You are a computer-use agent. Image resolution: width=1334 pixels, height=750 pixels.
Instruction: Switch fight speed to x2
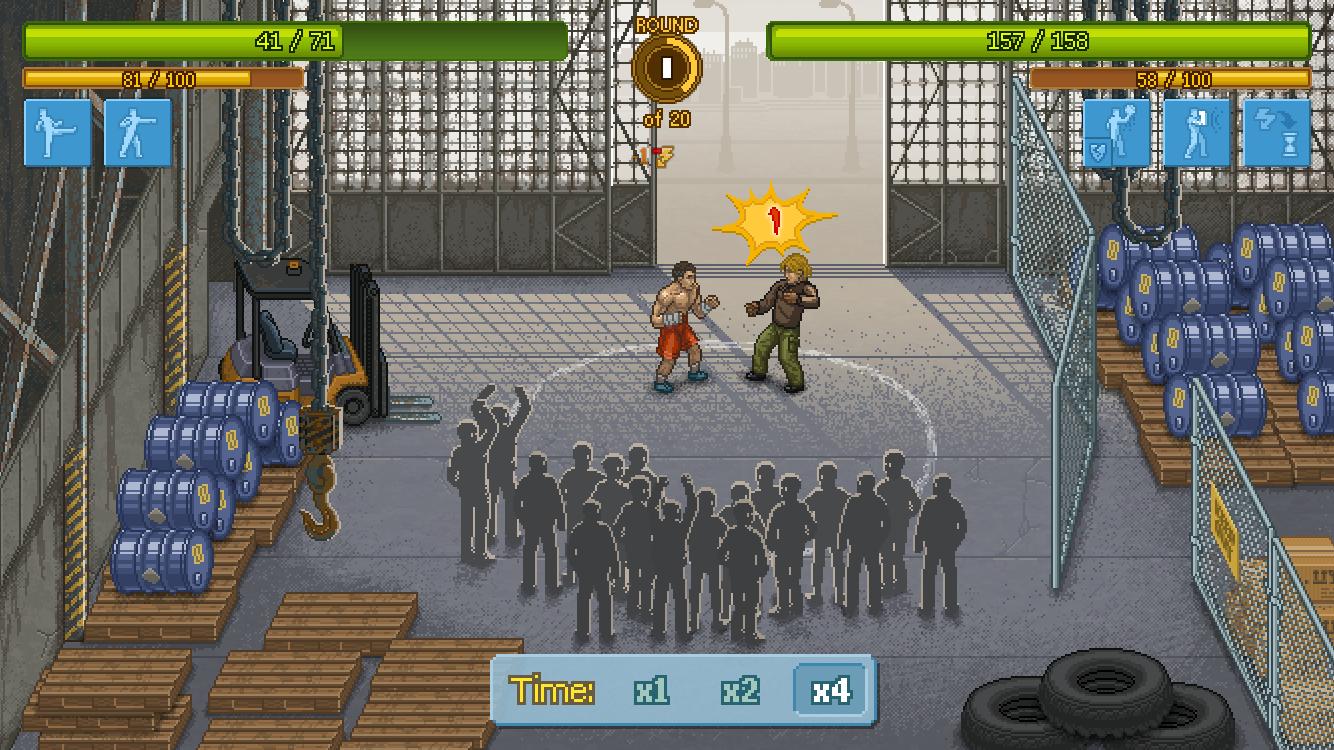tap(739, 690)
